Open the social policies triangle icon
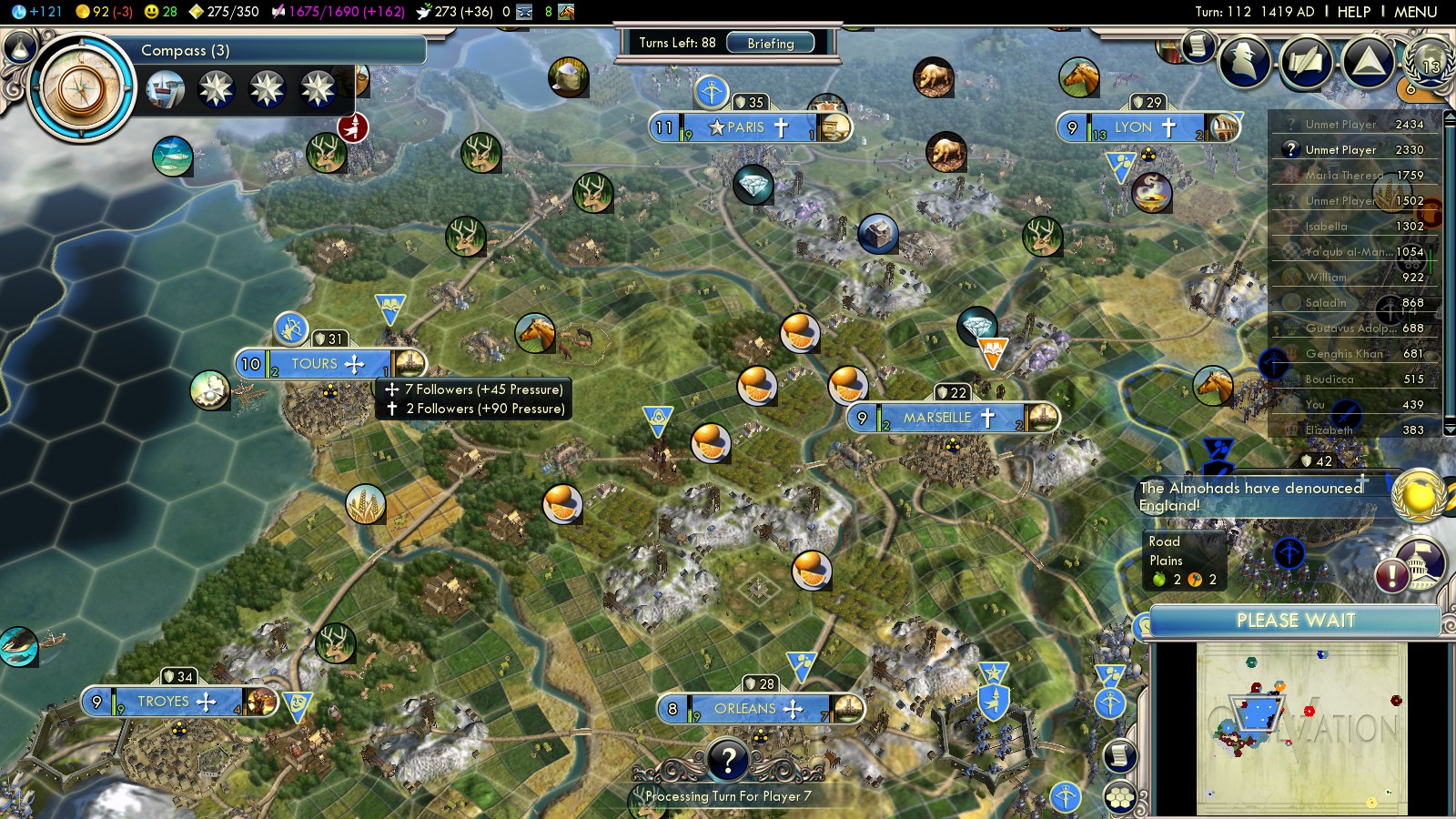1456x819 pixels. pos(1368,62)
